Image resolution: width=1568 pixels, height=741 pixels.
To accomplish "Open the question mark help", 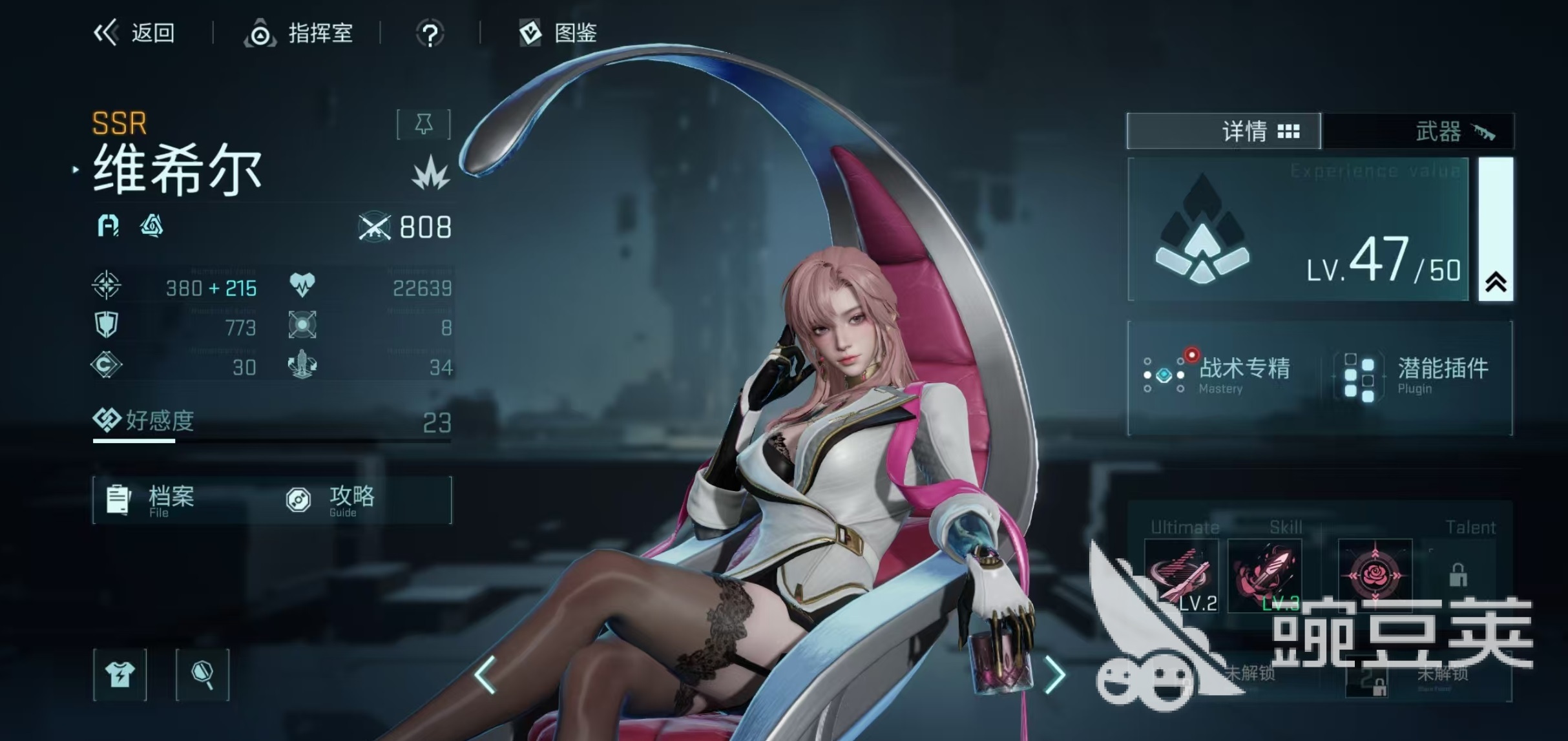I will click(x=430, y=34).
